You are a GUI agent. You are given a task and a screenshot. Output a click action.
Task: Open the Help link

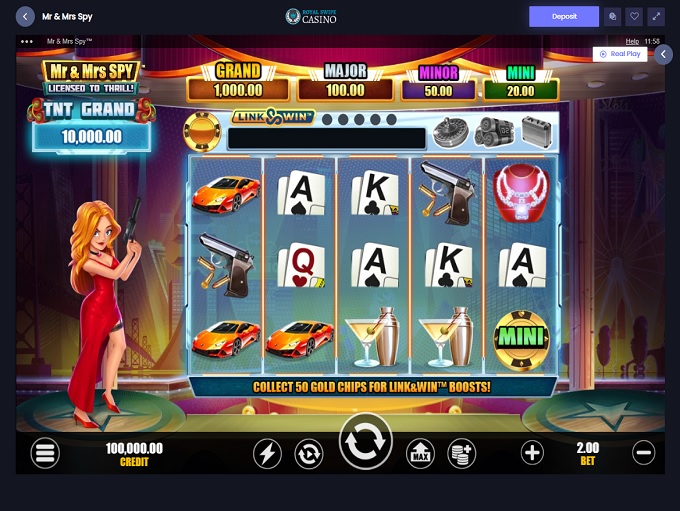(x=632, y=41)
